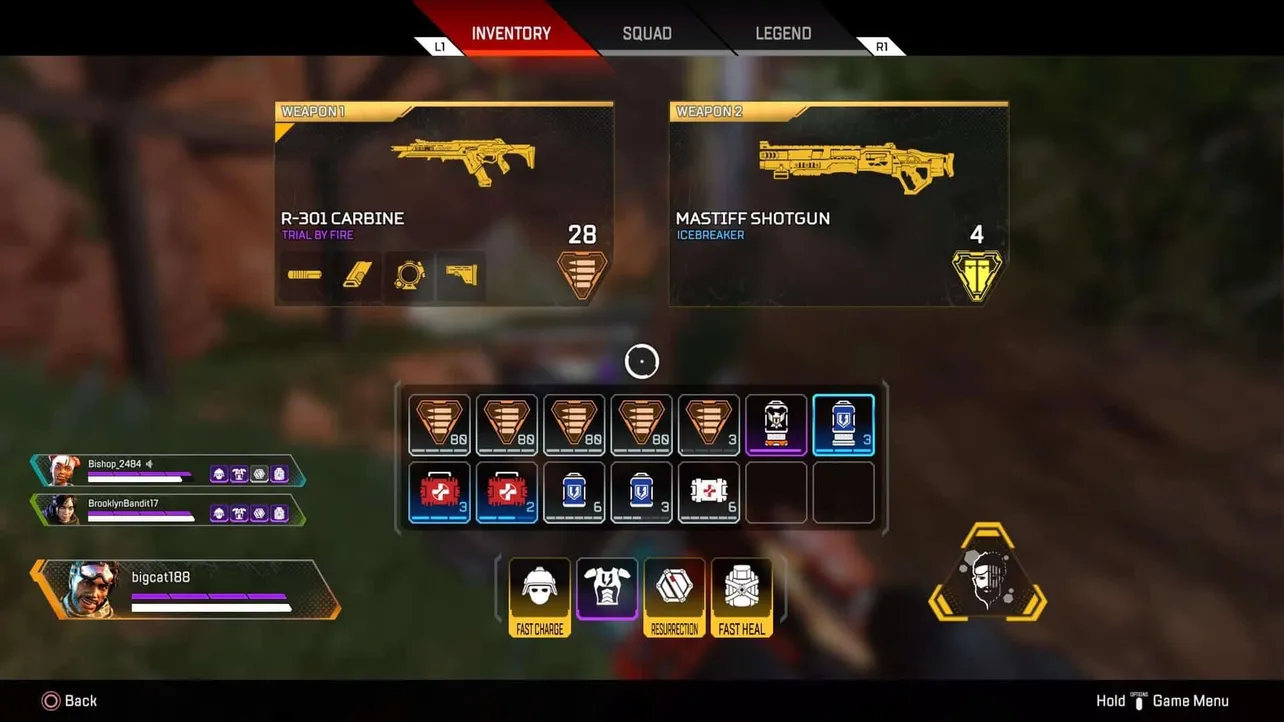Select the purple thermite grenade in the inventory
This screenshot has width=1284, height=722.
coord(776,423)
